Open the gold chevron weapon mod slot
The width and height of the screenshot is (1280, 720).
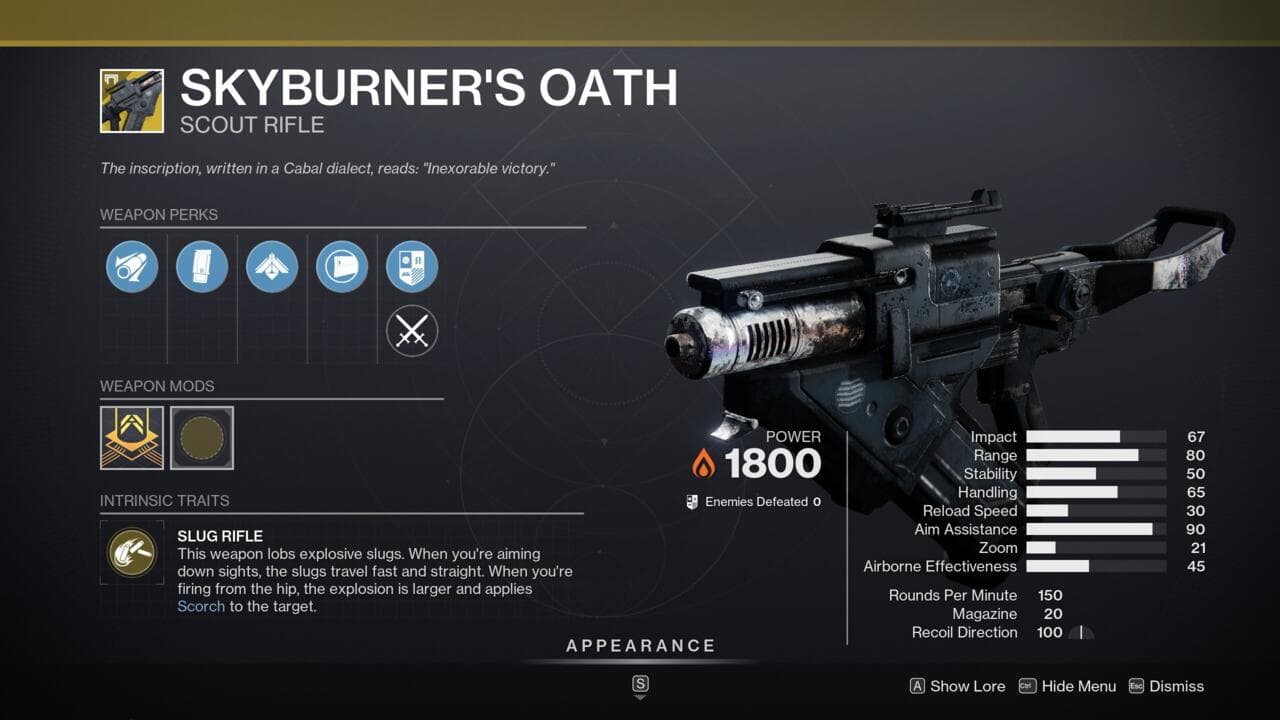(132, 437)
